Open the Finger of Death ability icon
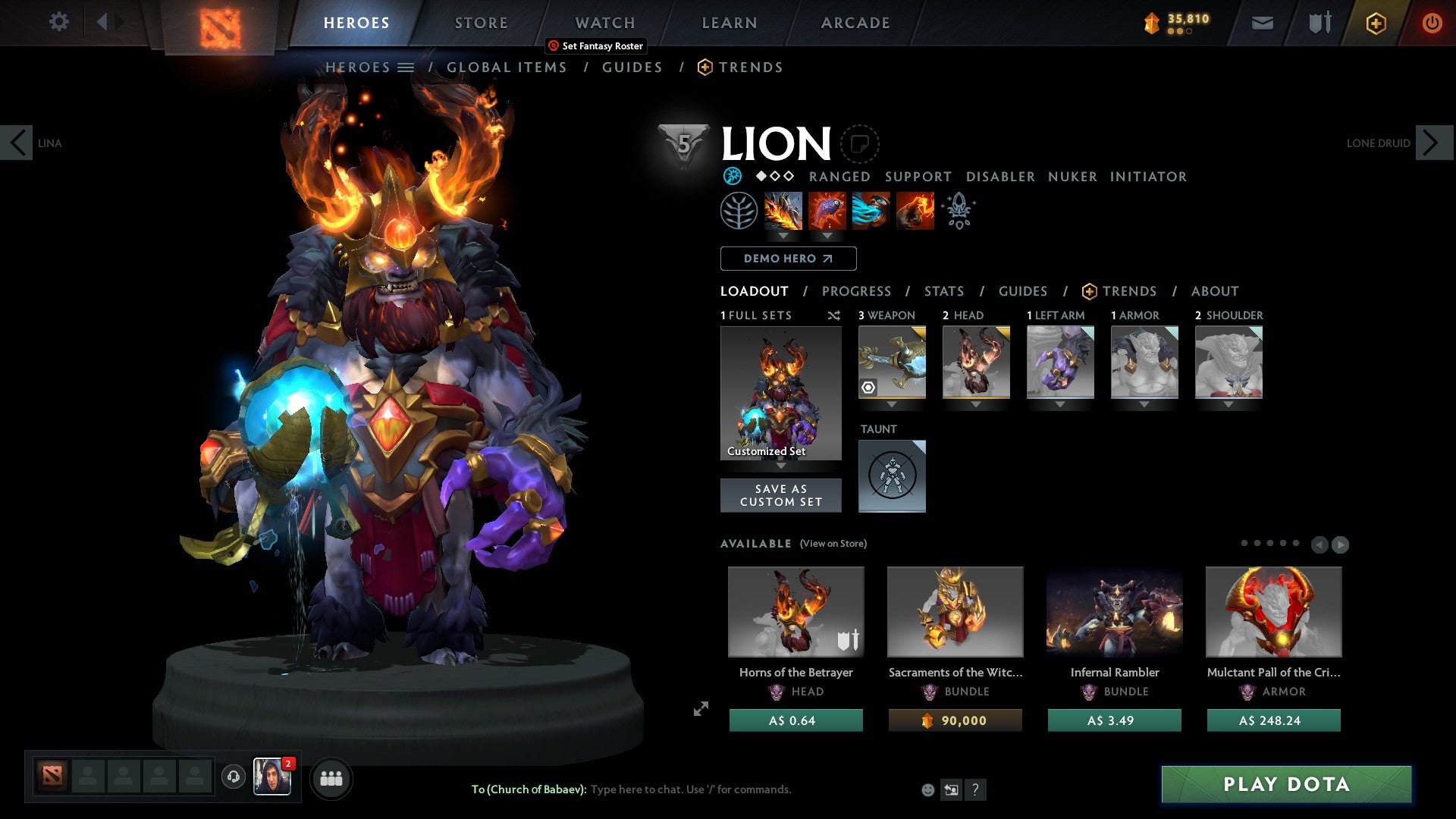This screenshot has width=1456, height=819. coord(915,211)
